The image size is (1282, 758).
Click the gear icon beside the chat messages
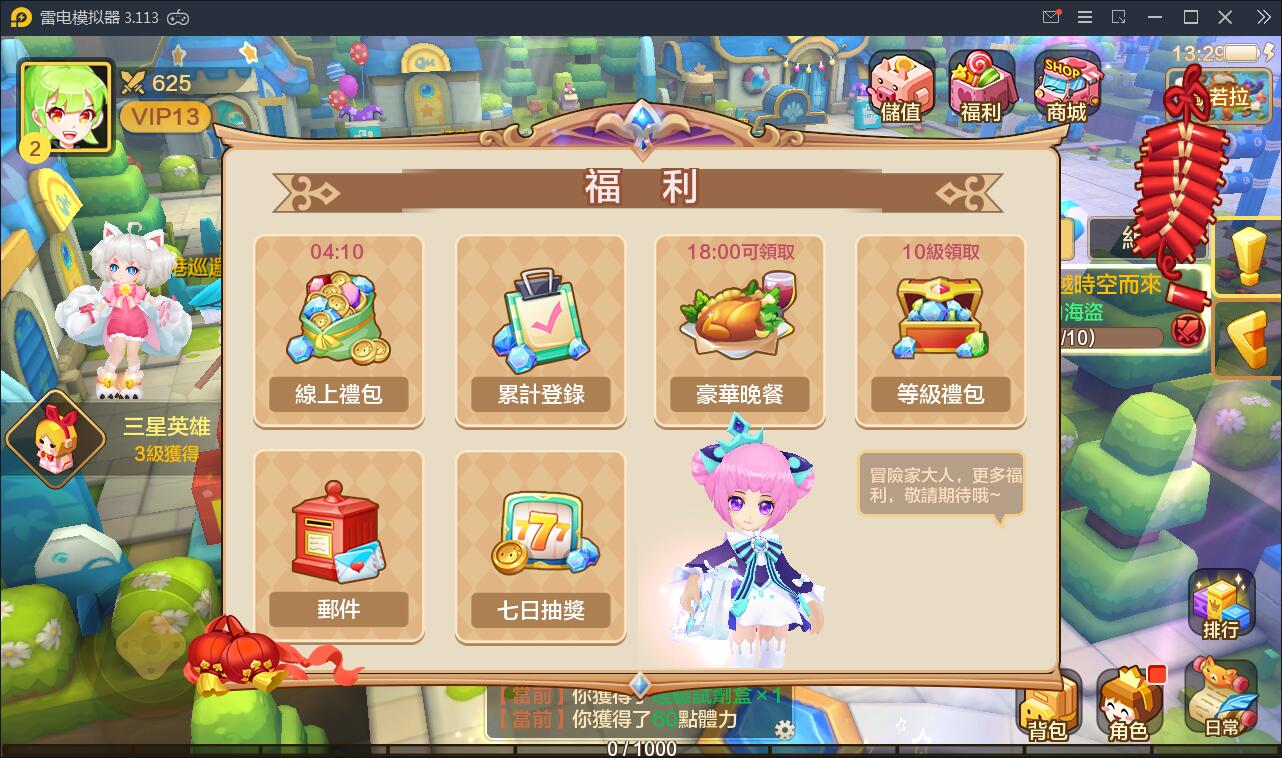(x=784, y=729)
